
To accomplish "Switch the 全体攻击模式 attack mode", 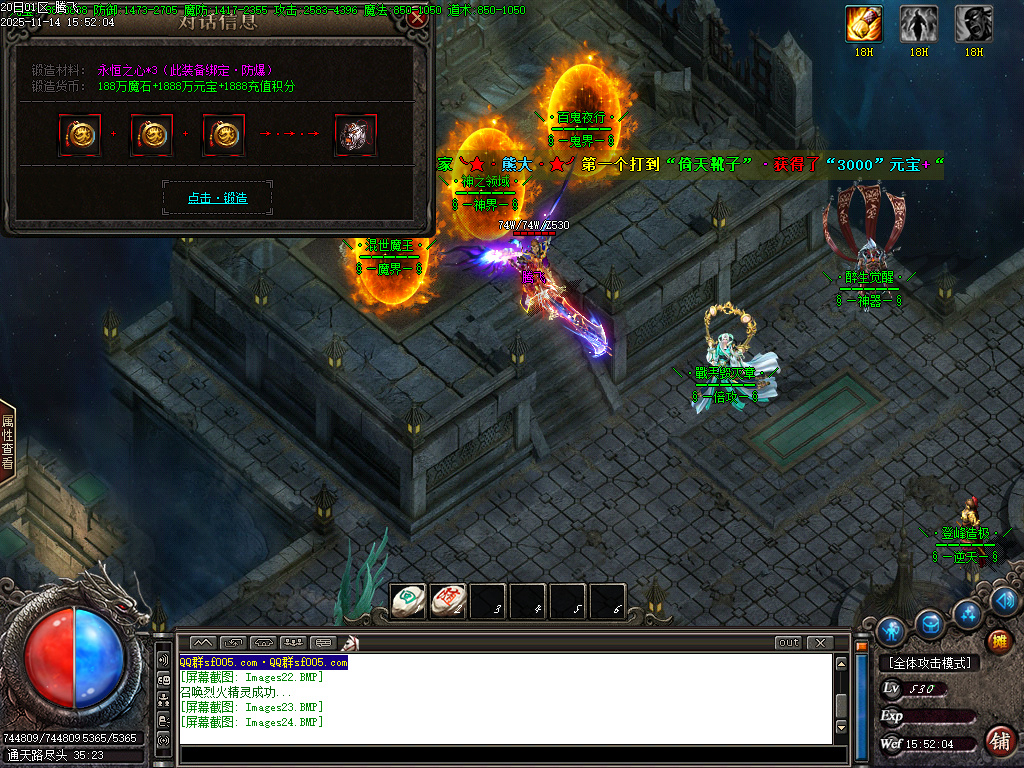I will click(x=929, y=663).
